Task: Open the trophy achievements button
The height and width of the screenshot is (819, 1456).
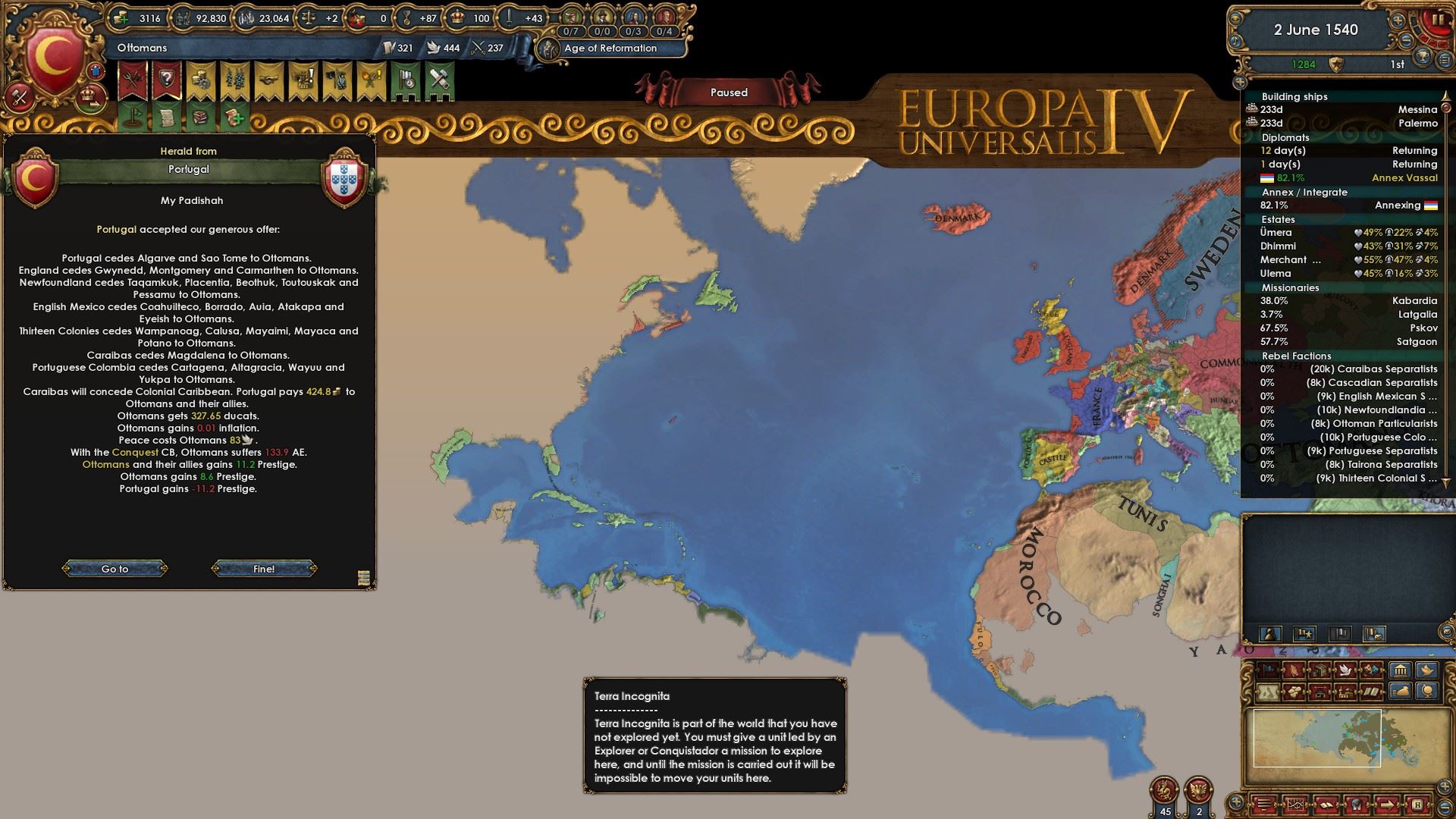Action: pos(1423,56)
